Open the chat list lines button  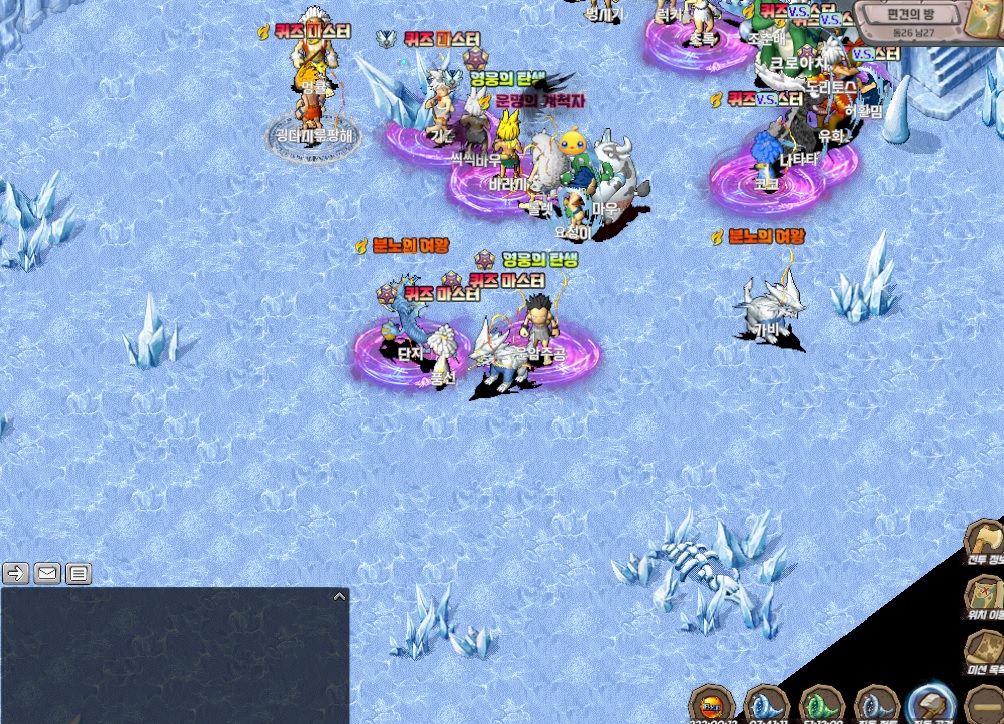coord(78,573)
